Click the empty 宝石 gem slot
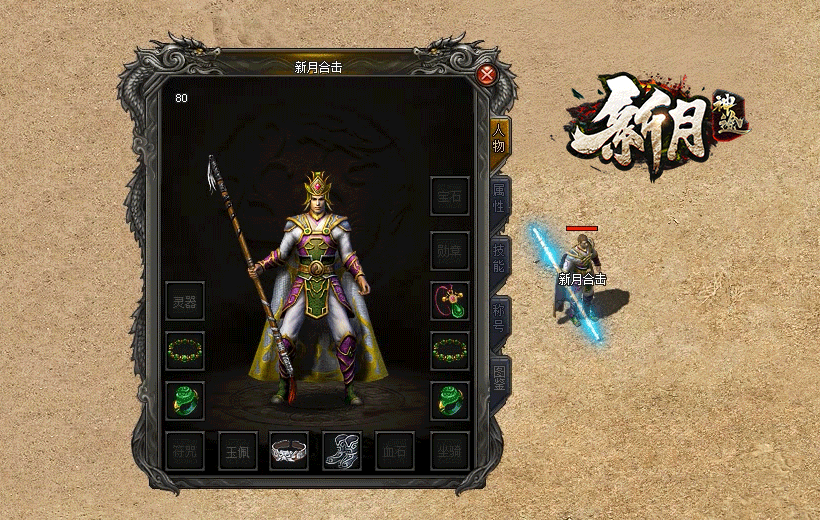The width and height of the screenshot is (820, 520). 450,196
